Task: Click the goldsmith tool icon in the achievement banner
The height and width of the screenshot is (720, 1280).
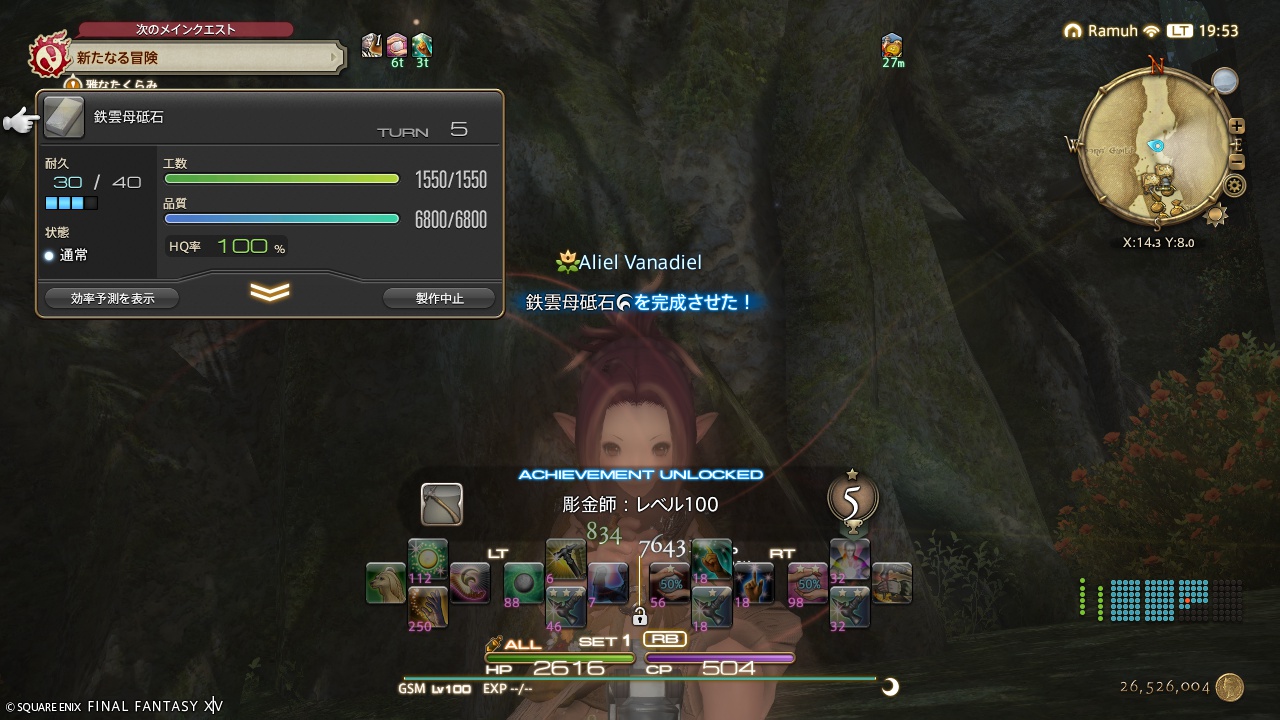Action: (441, 505)
